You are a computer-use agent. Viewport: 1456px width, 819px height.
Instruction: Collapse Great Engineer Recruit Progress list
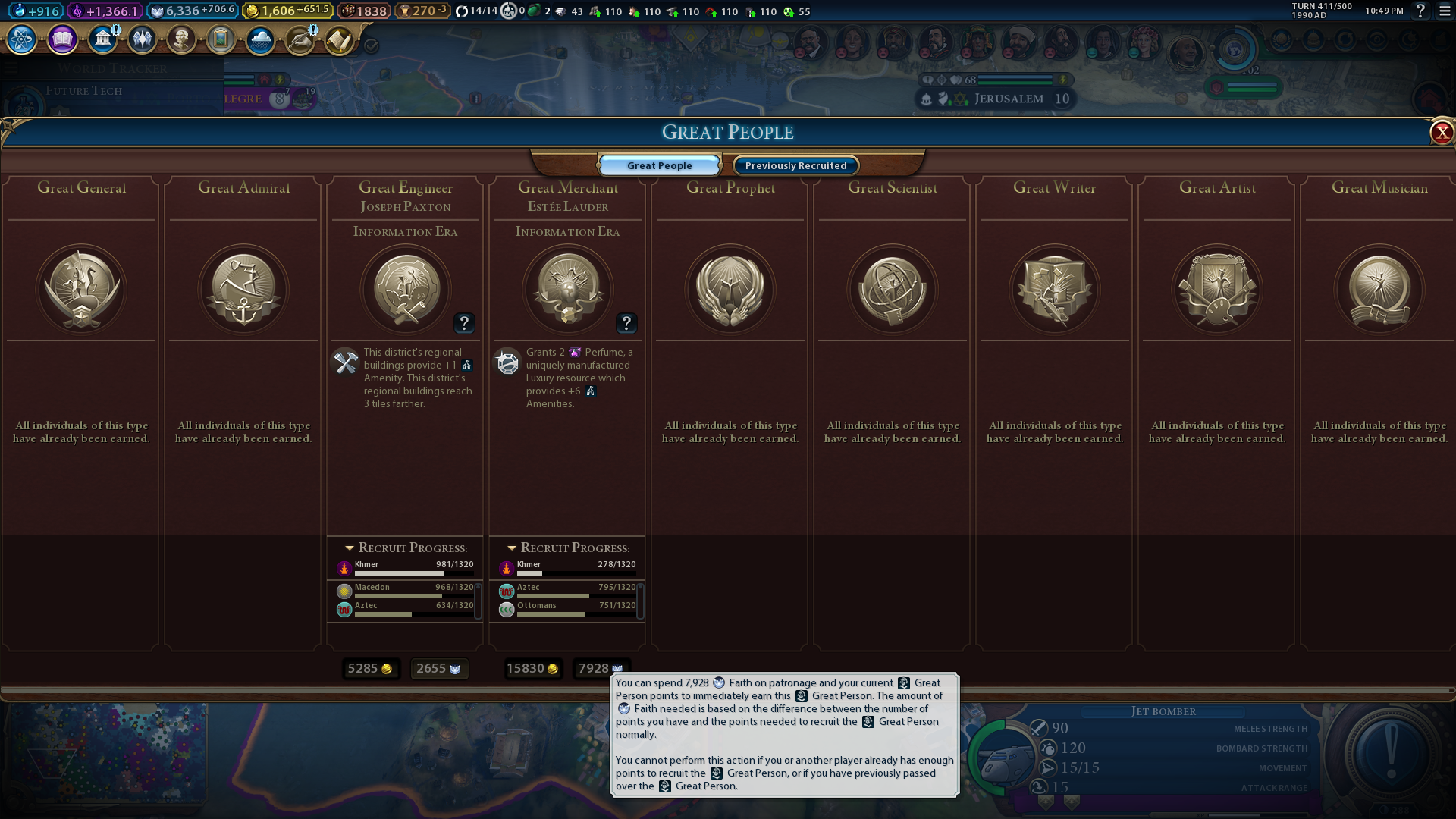[350, 548]
